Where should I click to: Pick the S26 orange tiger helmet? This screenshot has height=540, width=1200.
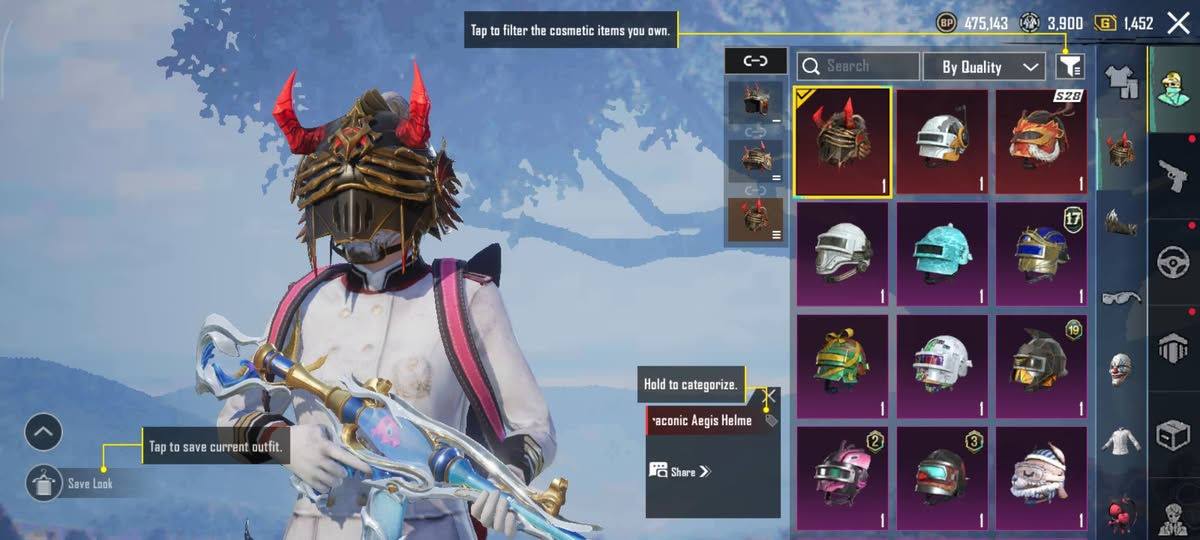1040,142
